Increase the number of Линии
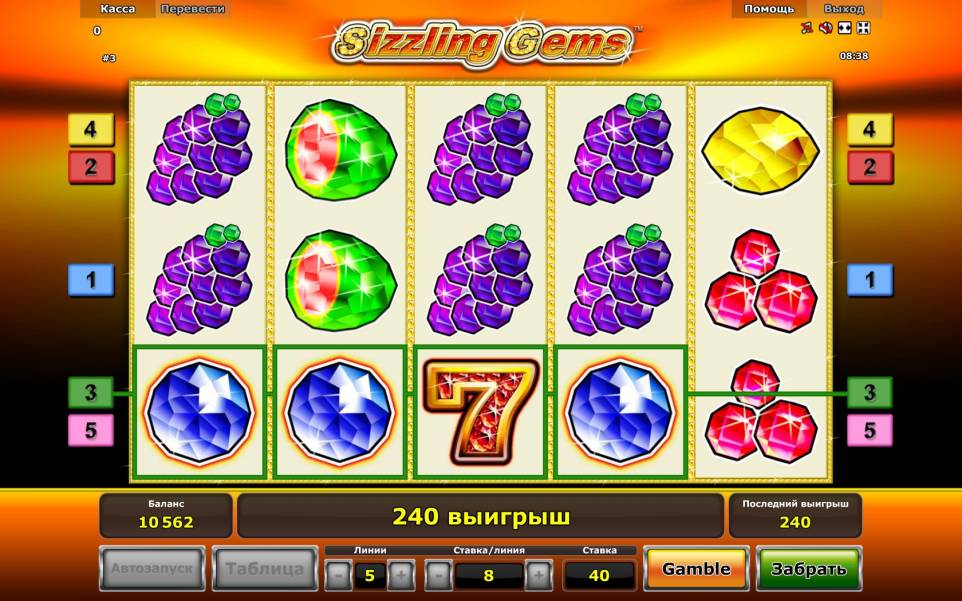Screen dimensions: 962x601 [x=400, y=575]
